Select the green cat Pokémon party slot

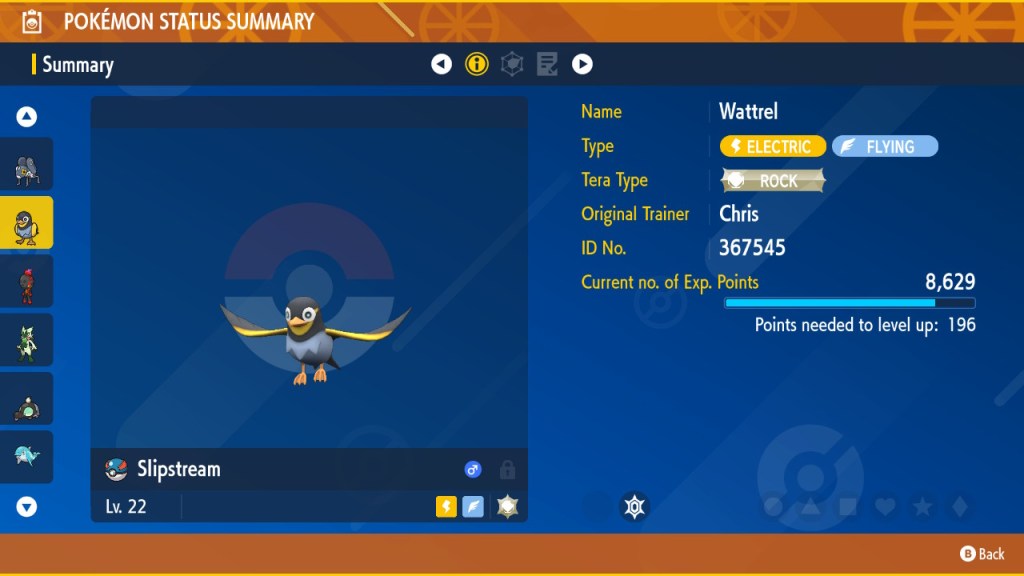[x=27, y=341]
